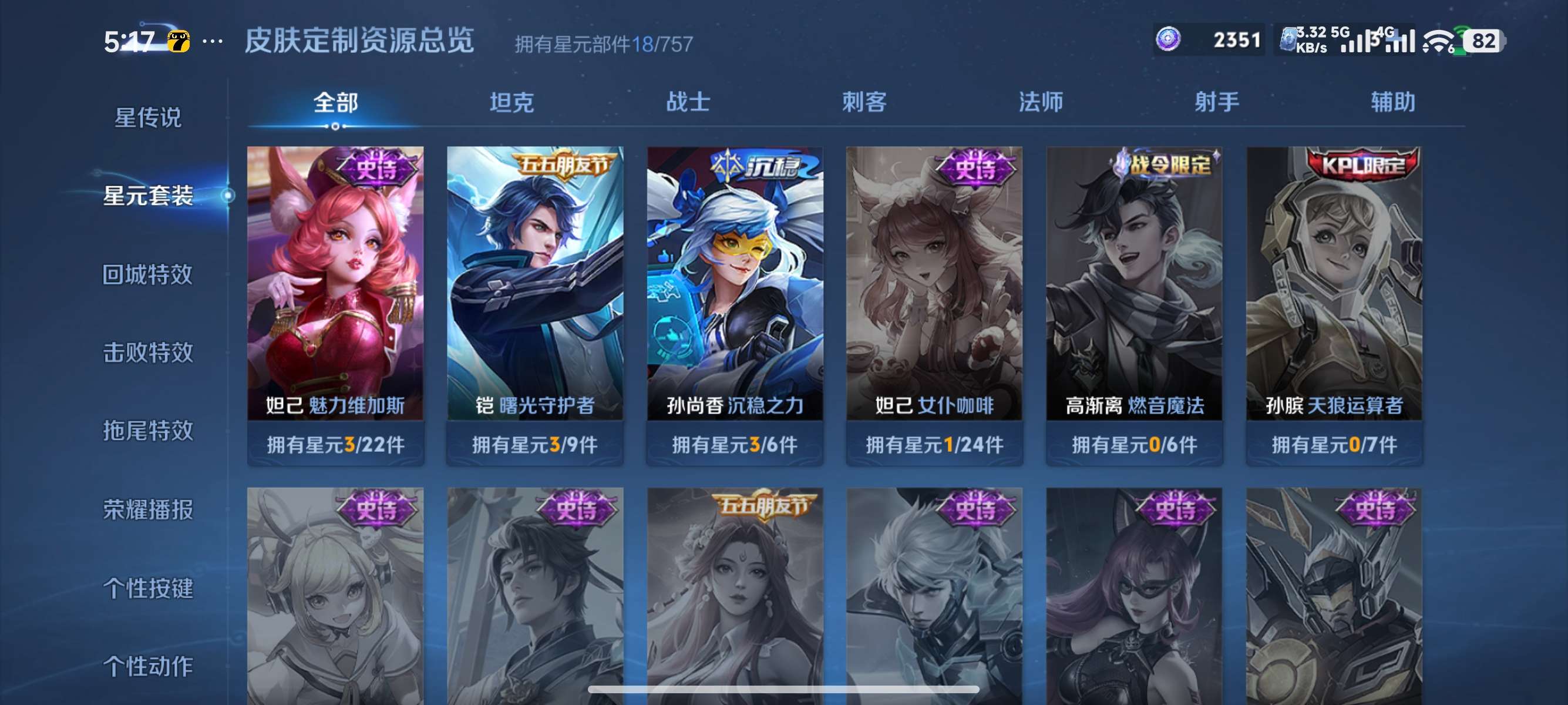Select 荣耀播报 from the sidebar
Viewport: 1568px width, 705px height.
(x=149, y=510)
